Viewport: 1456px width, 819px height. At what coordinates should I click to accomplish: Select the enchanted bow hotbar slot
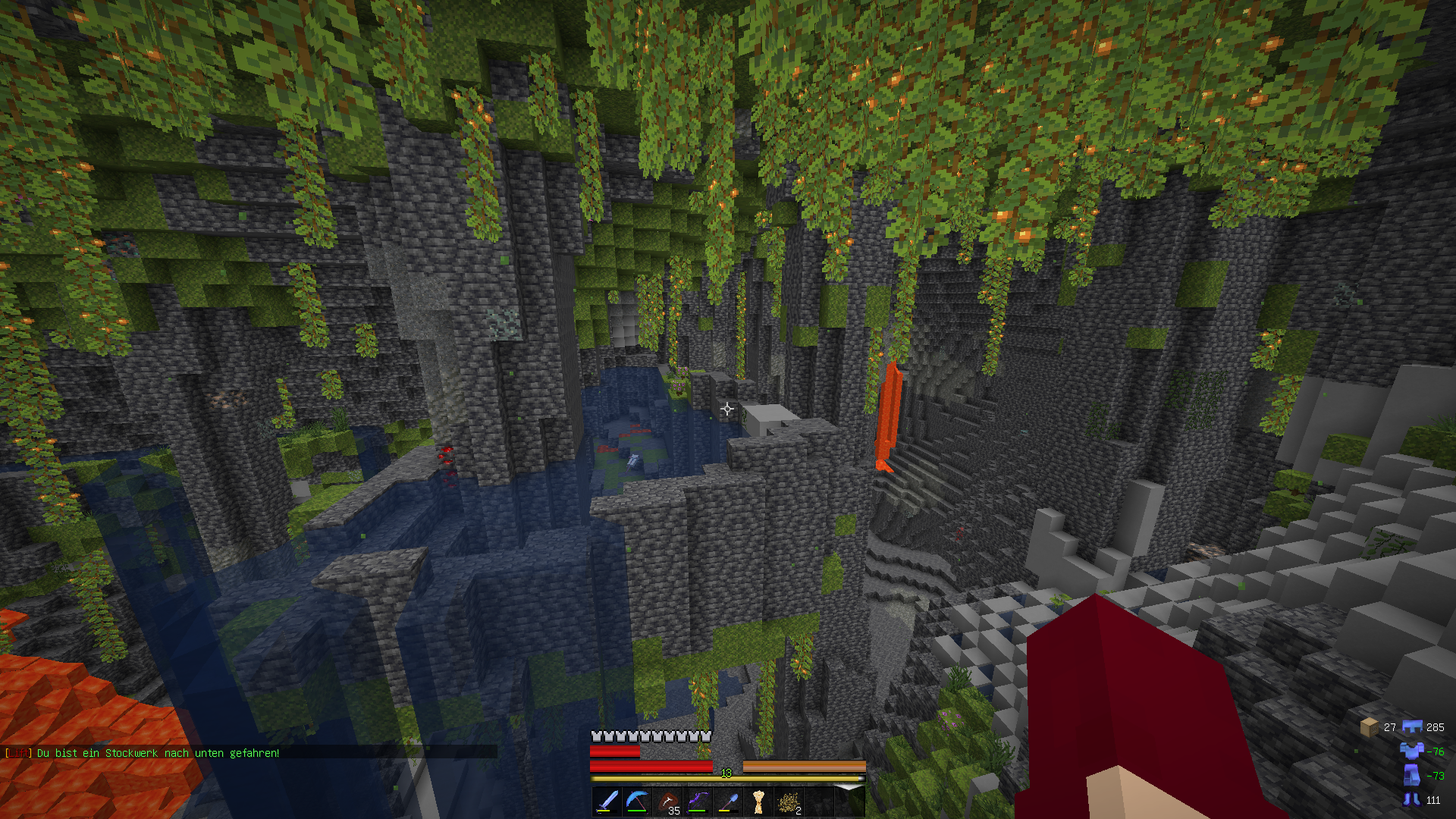coord(698,802)
